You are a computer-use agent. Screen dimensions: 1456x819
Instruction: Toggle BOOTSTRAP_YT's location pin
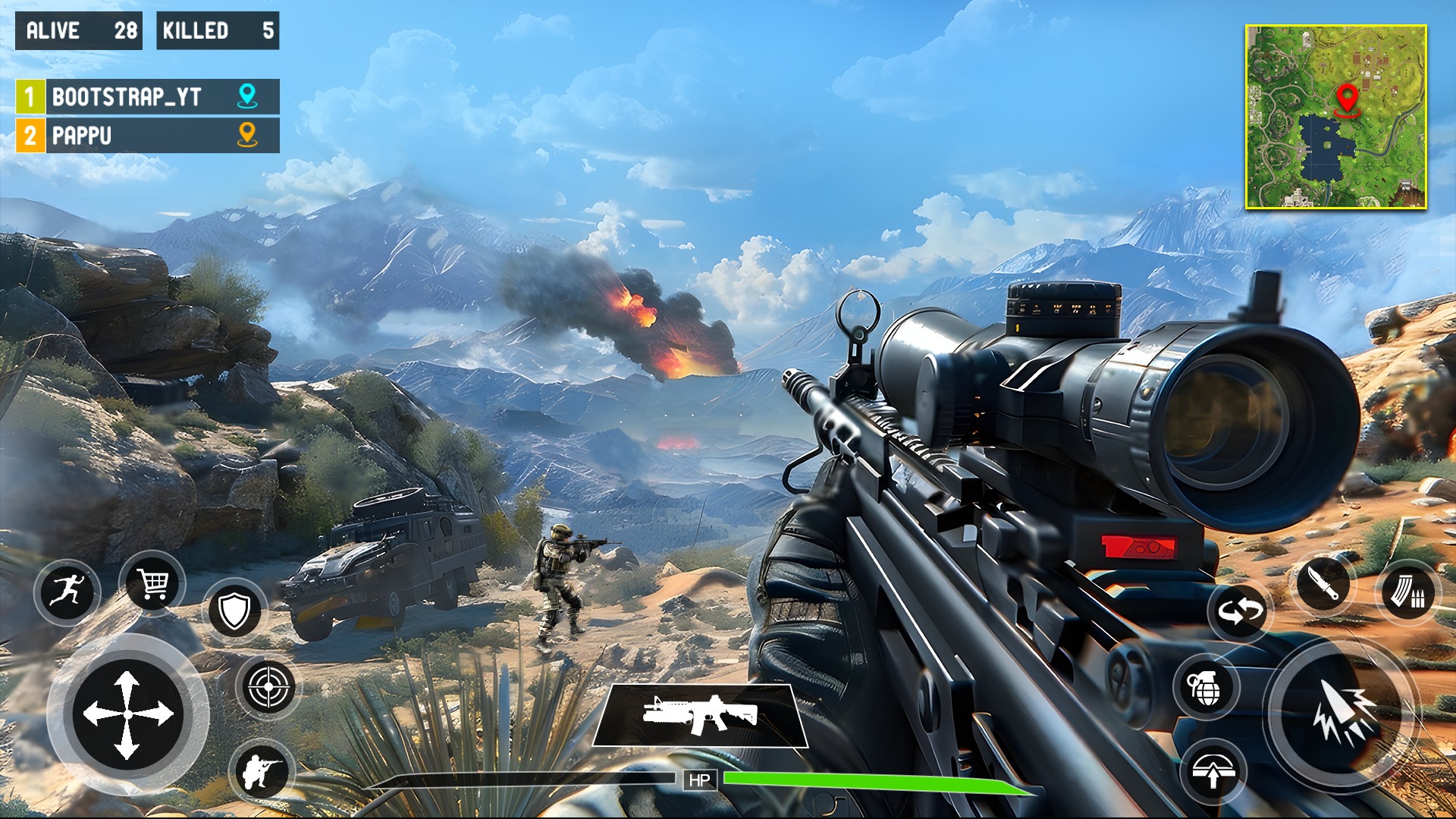coord(244,97)
